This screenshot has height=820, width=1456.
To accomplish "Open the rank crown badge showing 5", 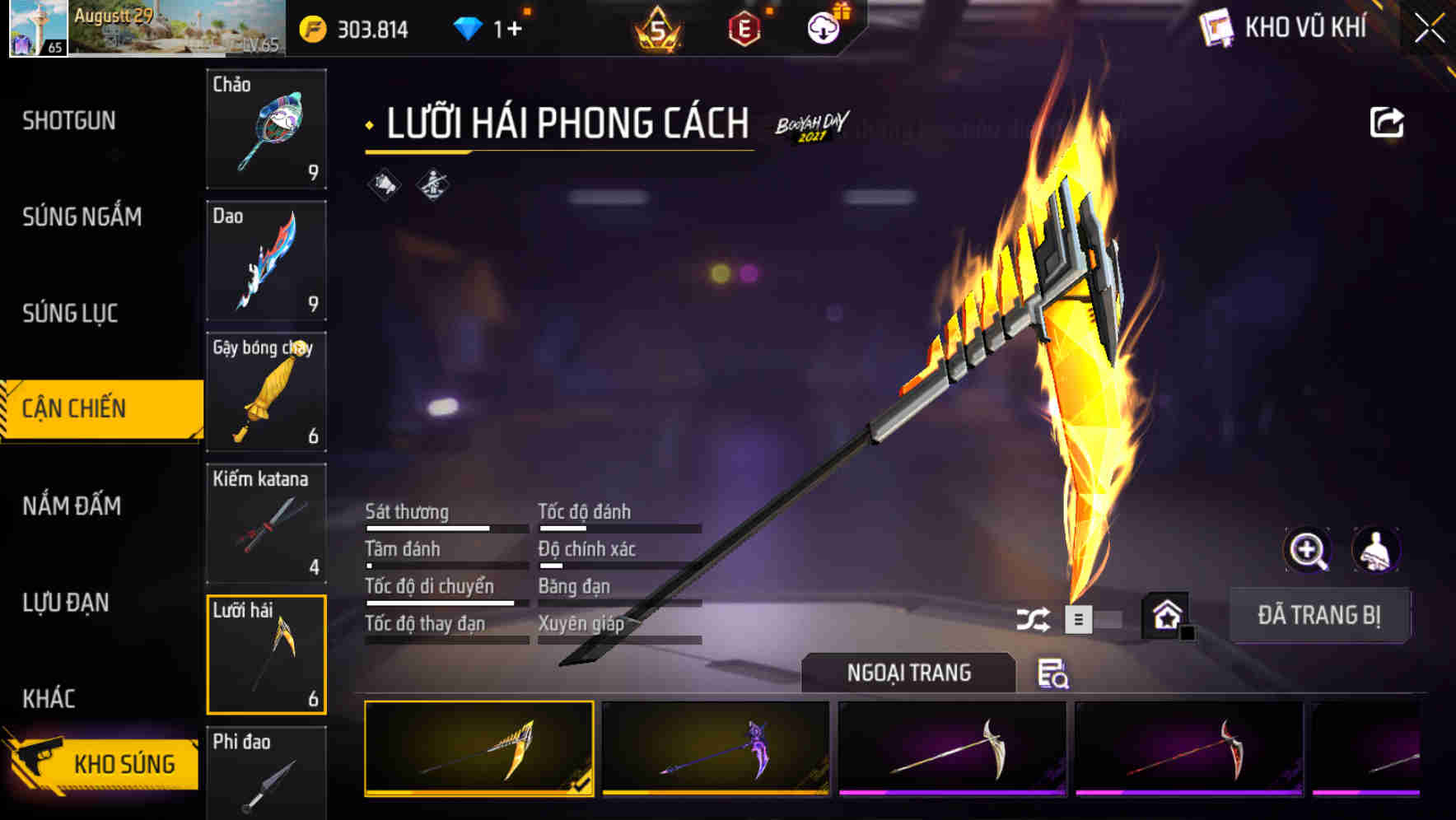I will [659, 27].
